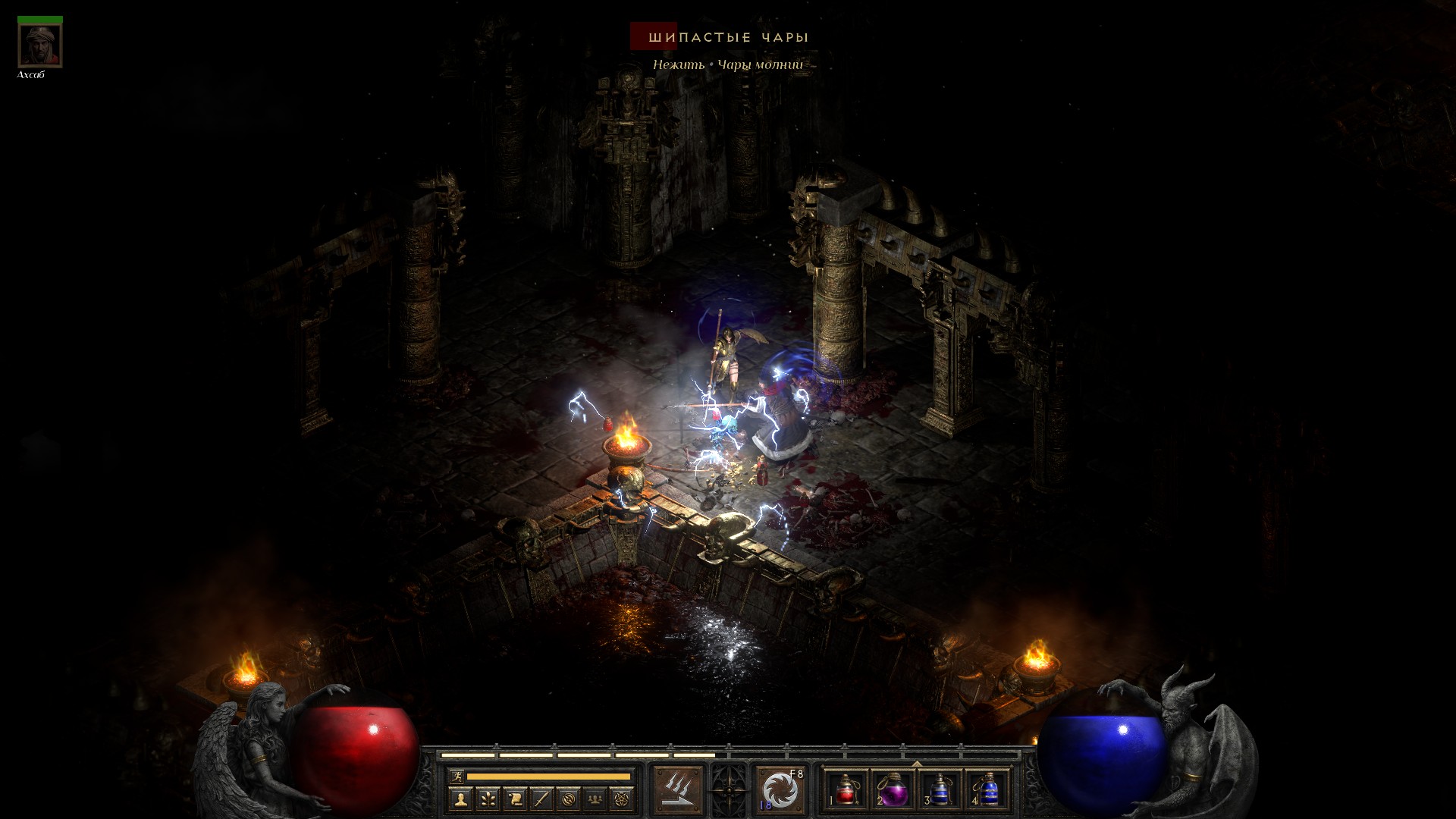Open the character sheet icon

click(x=460, y=799)
